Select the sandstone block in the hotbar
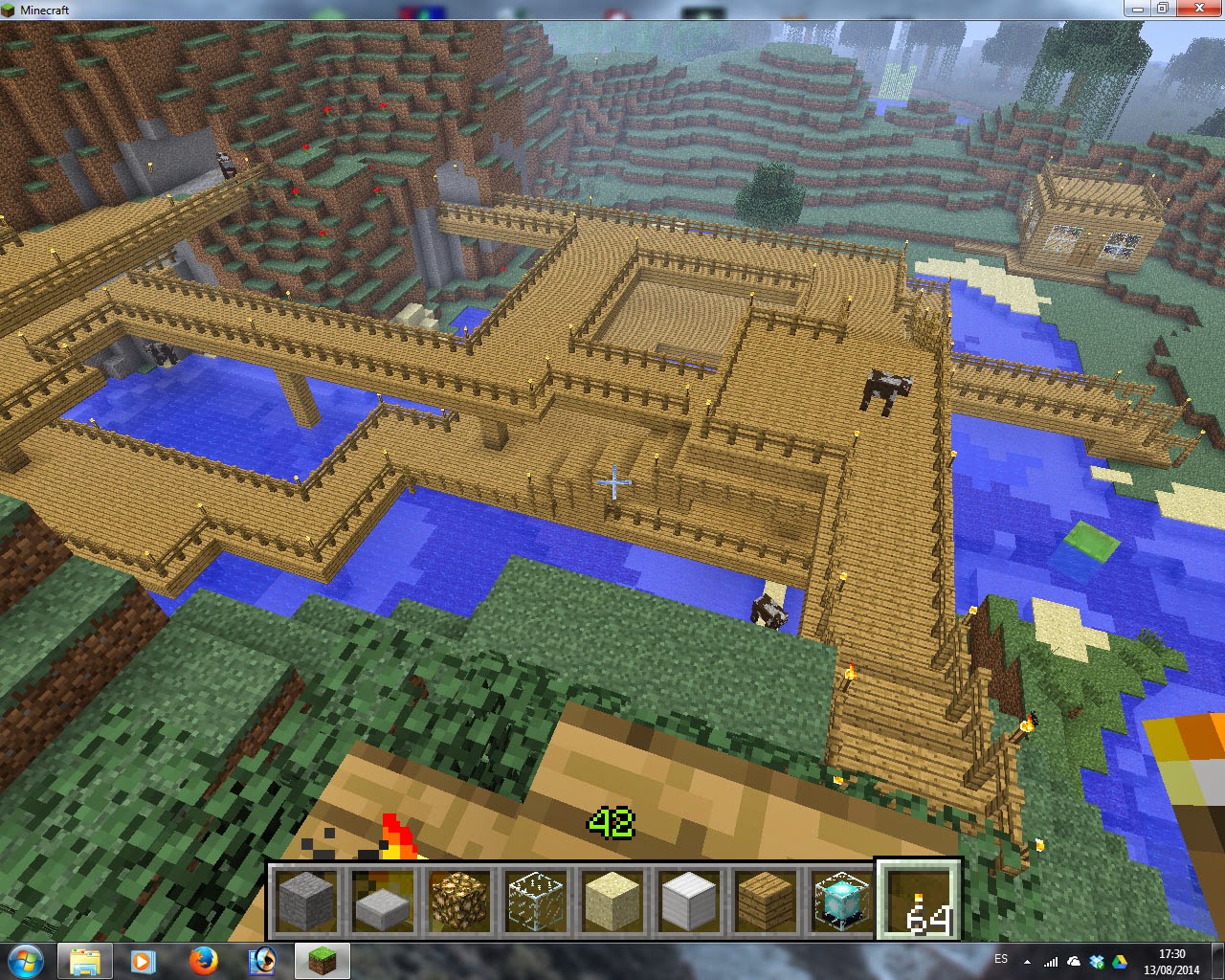The height and width of the screenshot is (980, 1225). pos(612,898)
